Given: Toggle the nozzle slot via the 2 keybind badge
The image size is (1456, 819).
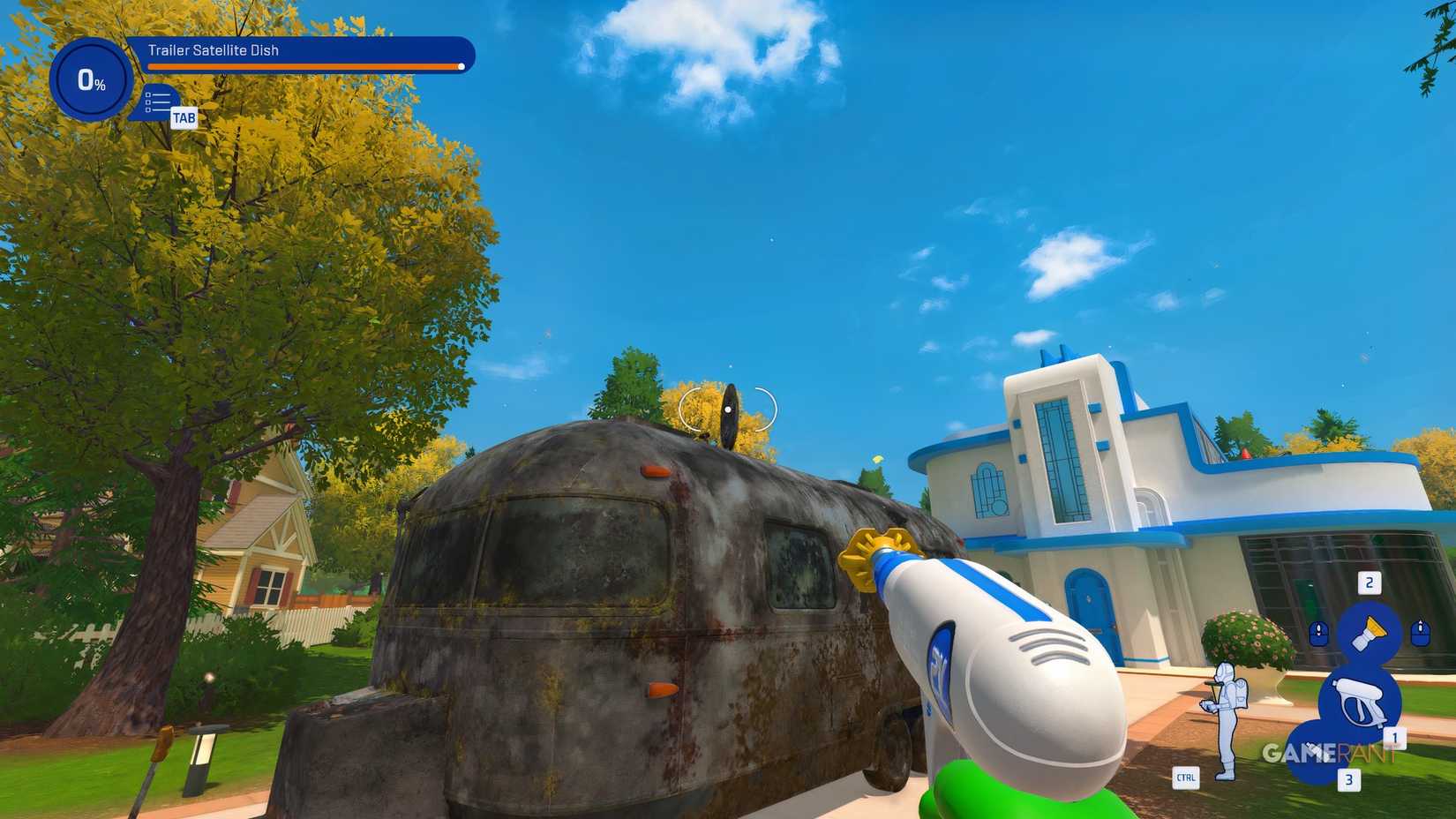Looking at the screenshot, I should (1370, 582).
